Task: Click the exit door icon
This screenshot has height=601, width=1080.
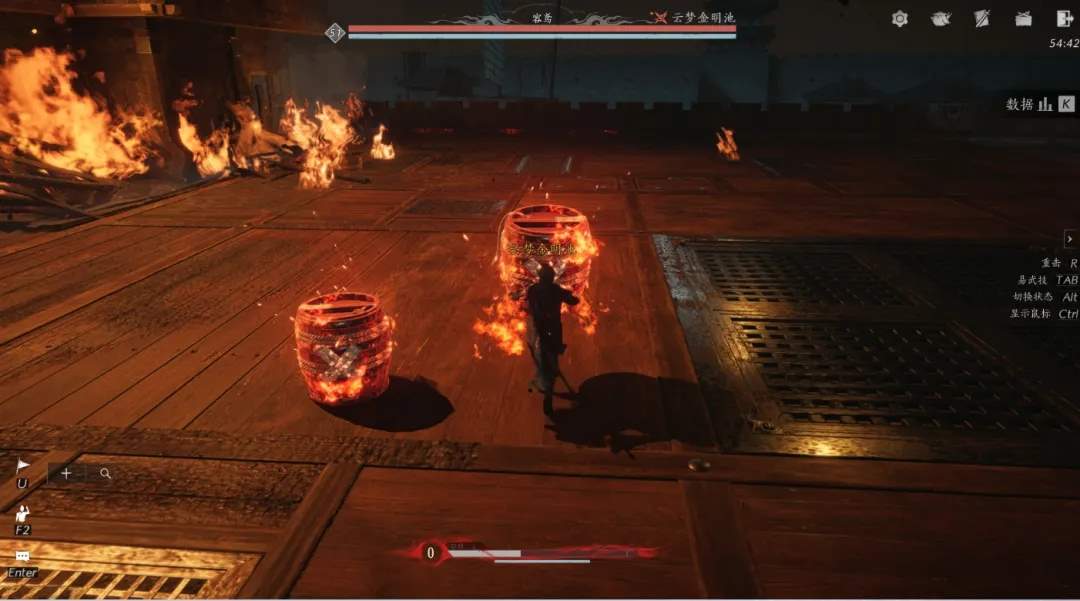Action: click(1064, 18)
